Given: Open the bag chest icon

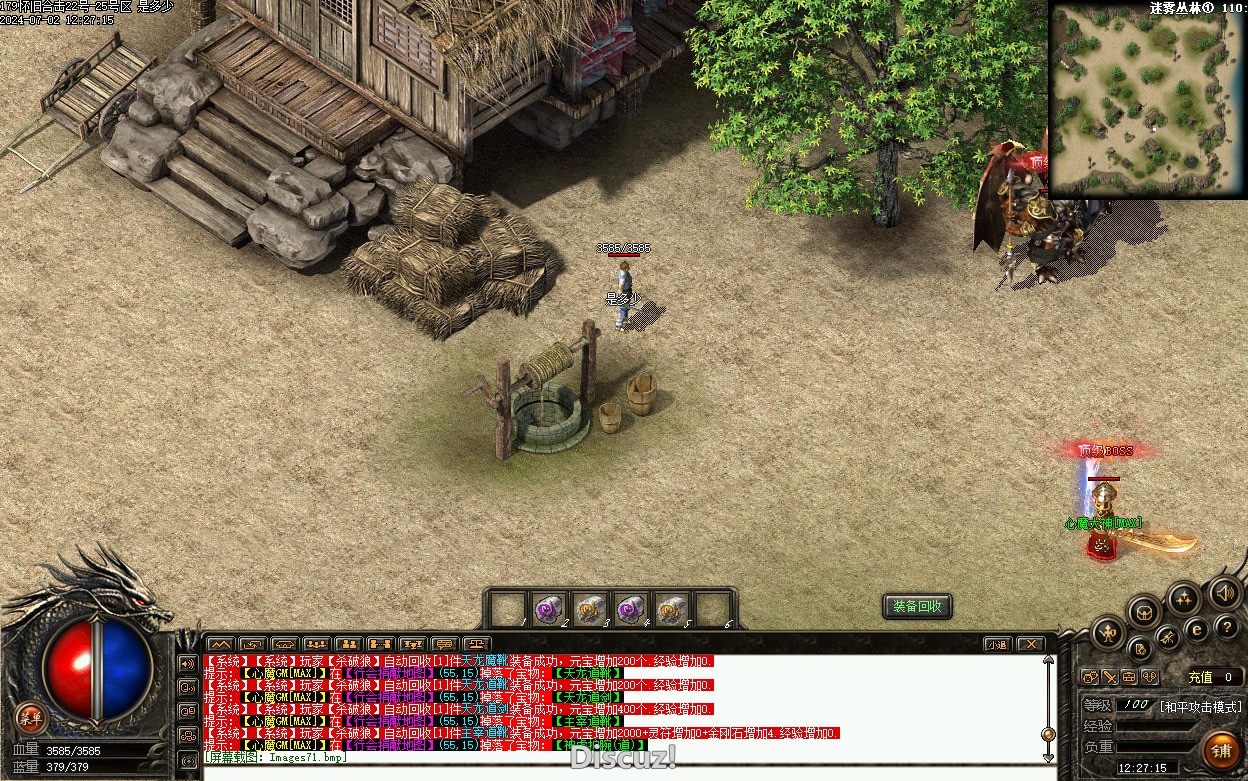Looking at the screenshot, I should [1145, 612].
